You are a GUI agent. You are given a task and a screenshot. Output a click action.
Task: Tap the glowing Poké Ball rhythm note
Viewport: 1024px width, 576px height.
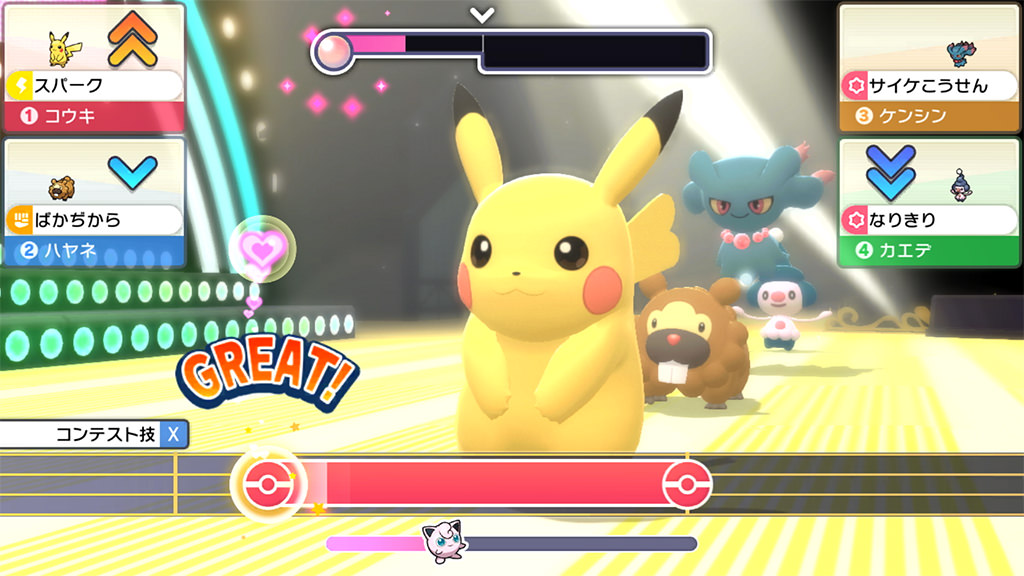(268, 484)
